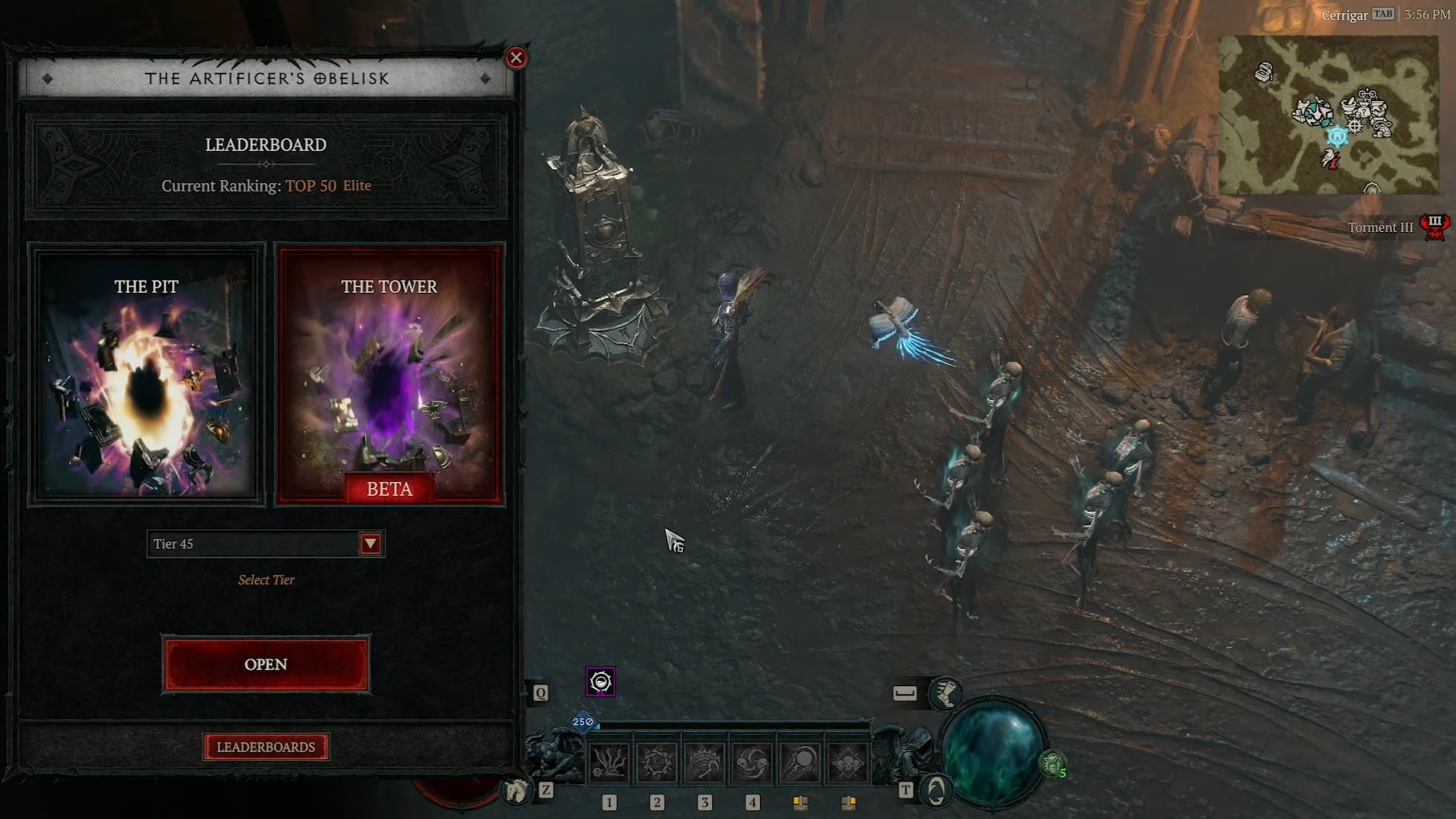Click the red OPEN button
The height and width of the screenshot is (819, 1456).
[x=266, y=664]
